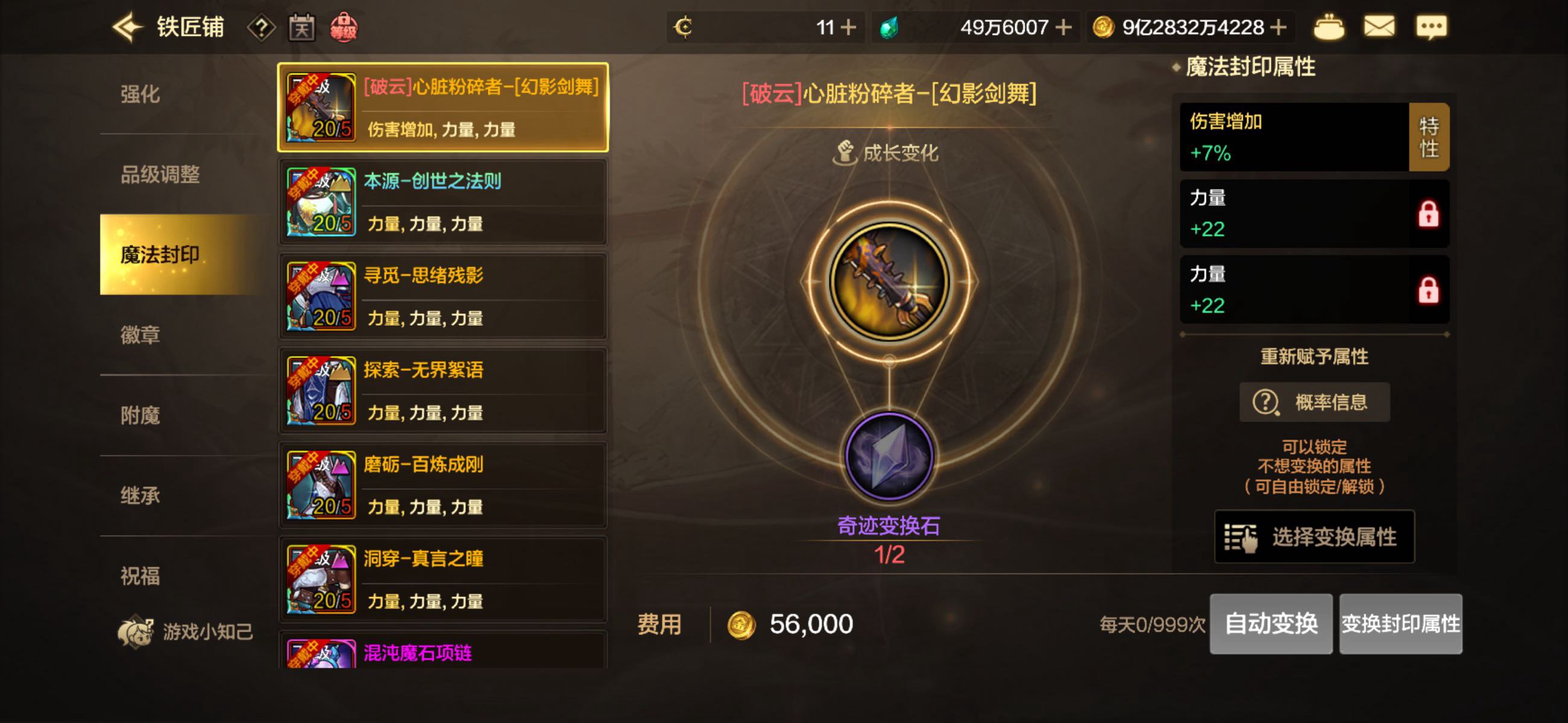Click the 变换封印属性 button

(x=1400, y=624)
